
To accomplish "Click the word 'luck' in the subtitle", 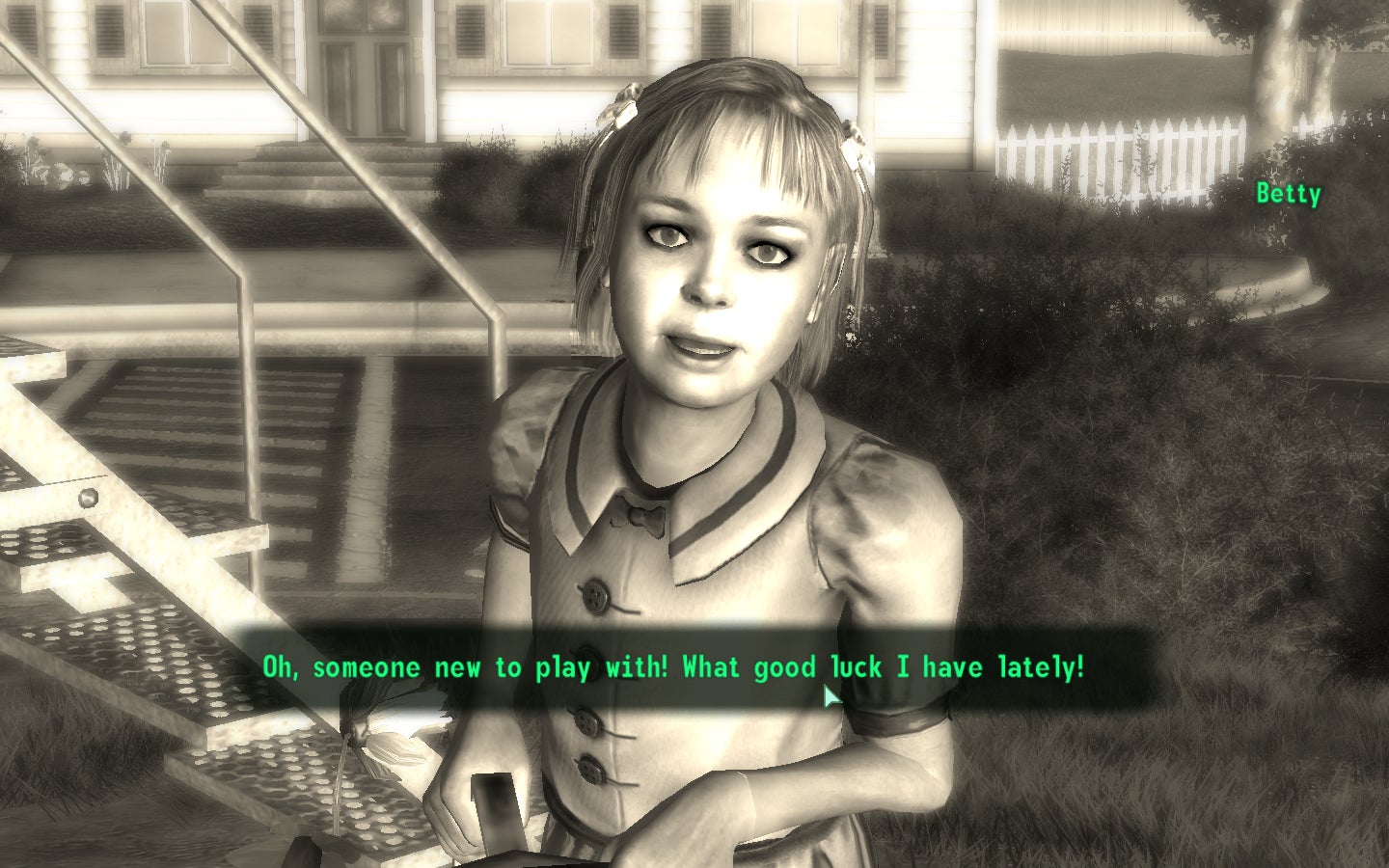I will [857, 666].
